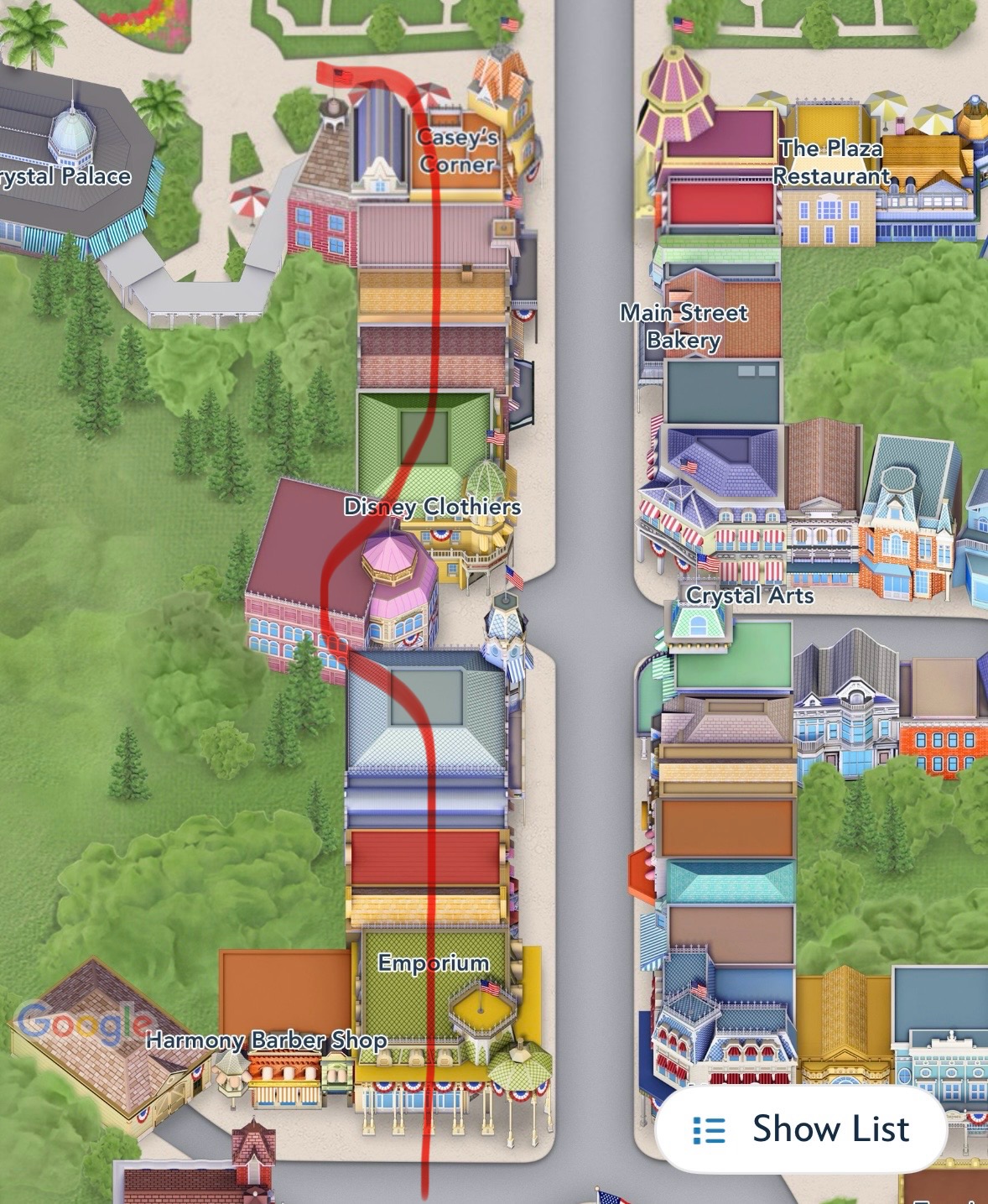Choose the Main Street Bakery label
This screenshot has height=1204, width=988.
[x=684, y=326]
